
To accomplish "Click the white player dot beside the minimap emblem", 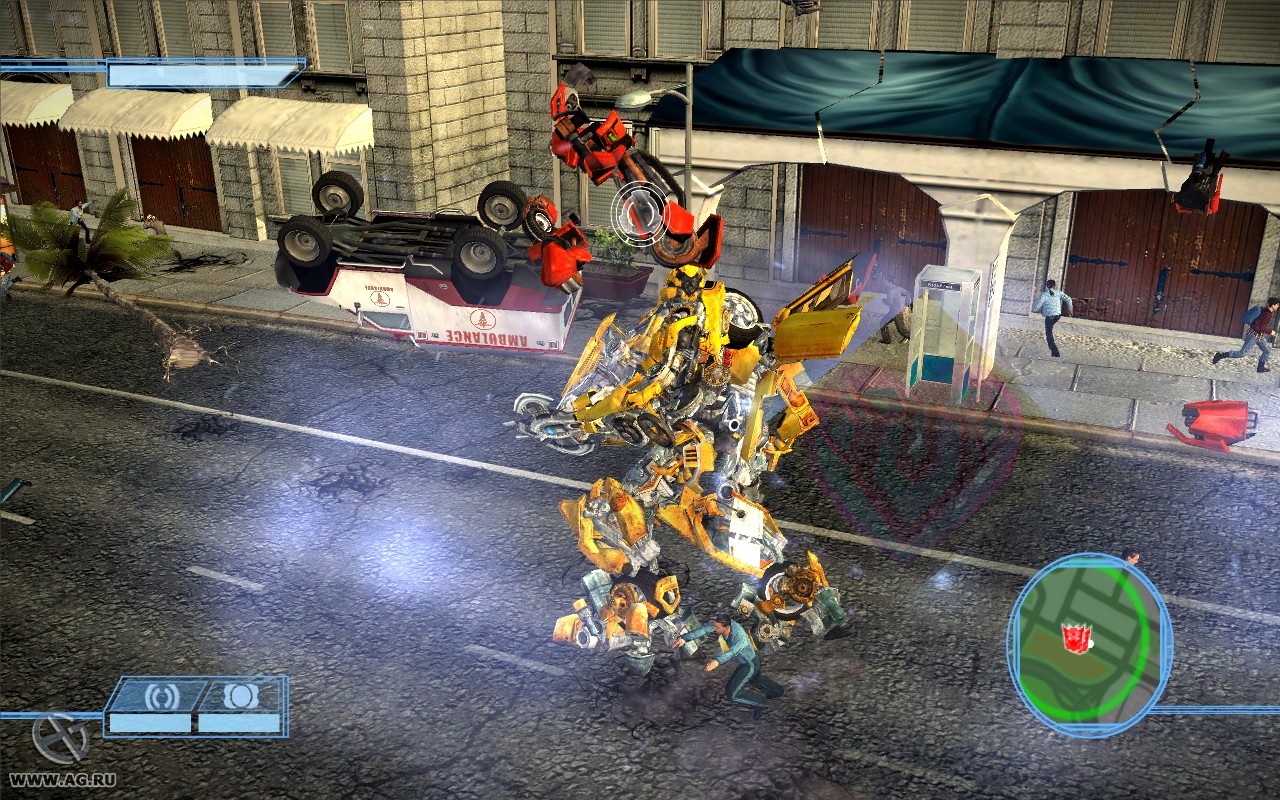I will (x=1092, y=644).
